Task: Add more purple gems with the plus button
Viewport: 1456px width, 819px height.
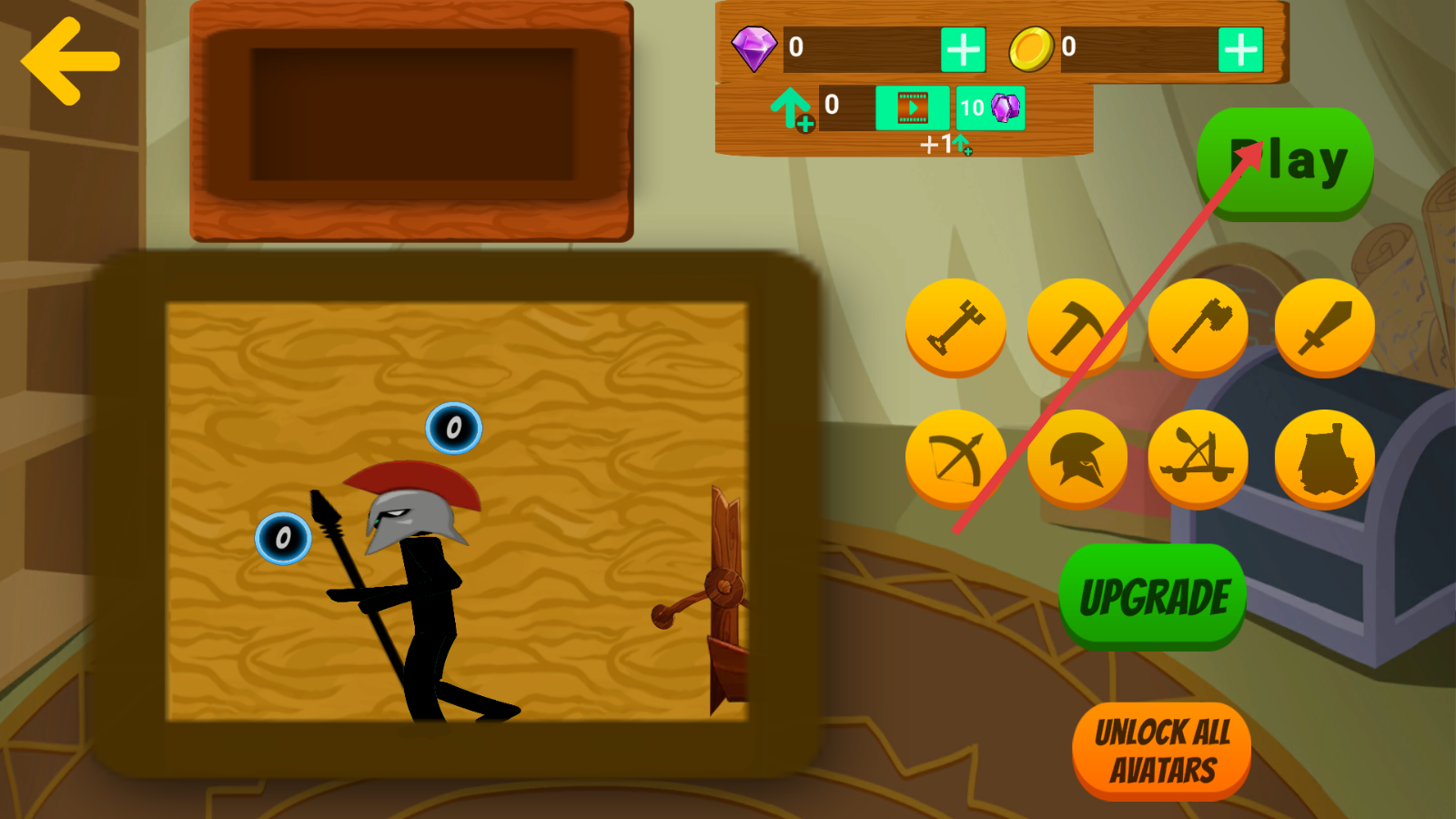Action: click(x=963, y=49)
